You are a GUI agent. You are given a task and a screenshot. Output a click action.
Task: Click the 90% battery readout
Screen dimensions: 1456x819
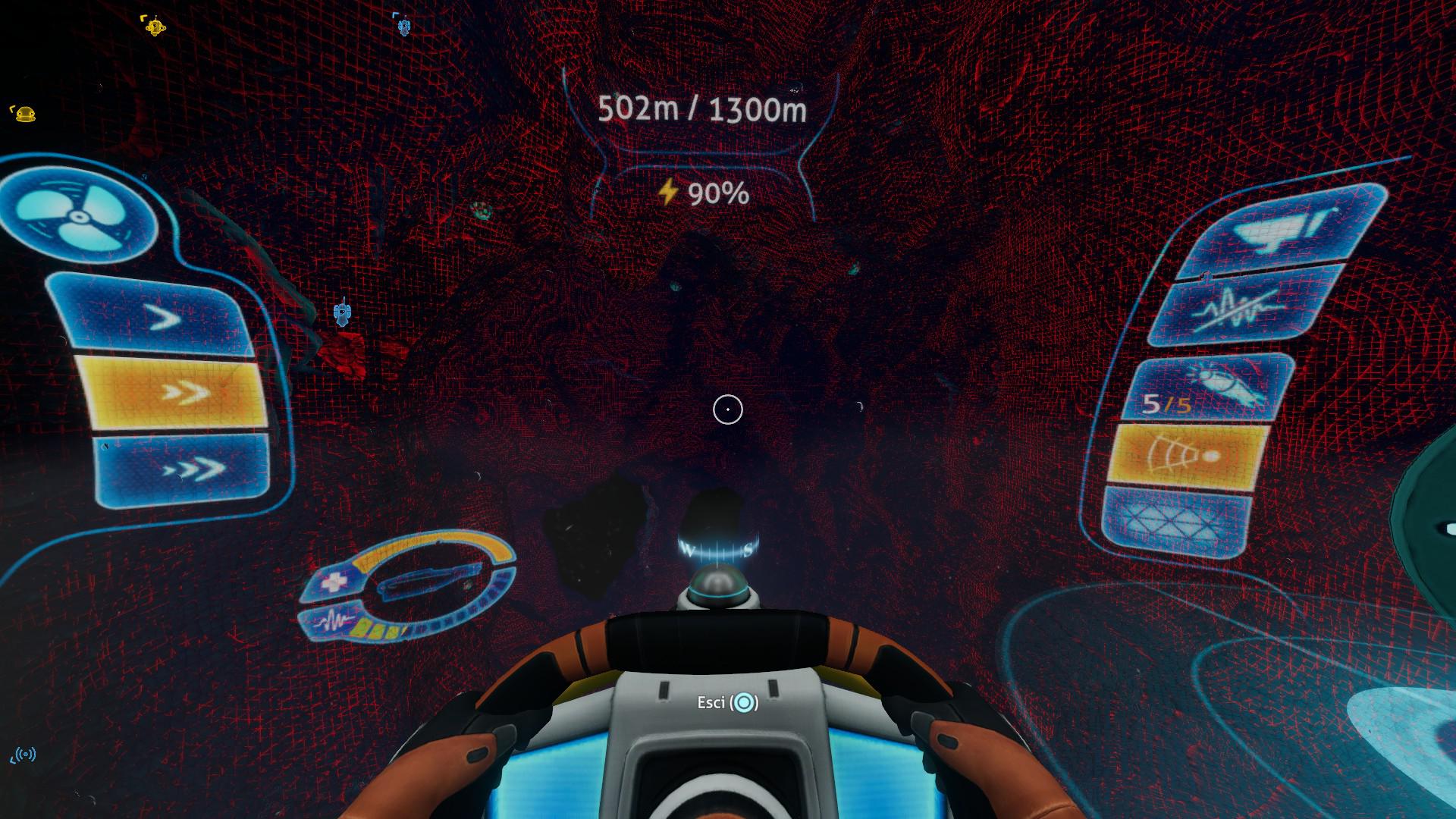pyautogui.click(x=716, y=194)
